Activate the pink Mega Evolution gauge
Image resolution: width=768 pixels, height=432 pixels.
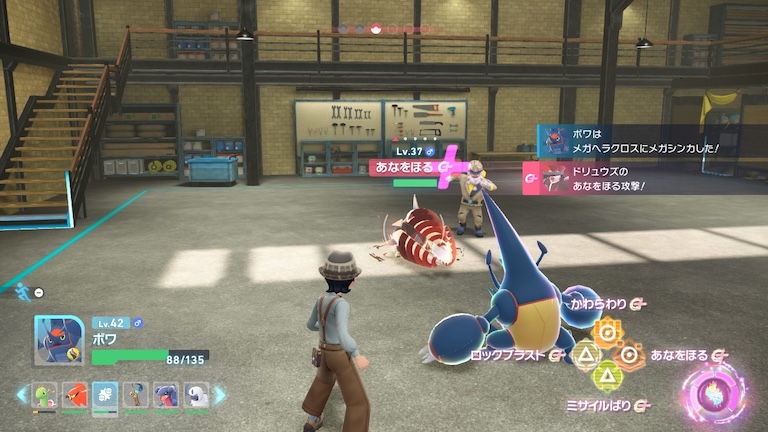(x=714, y=391)
